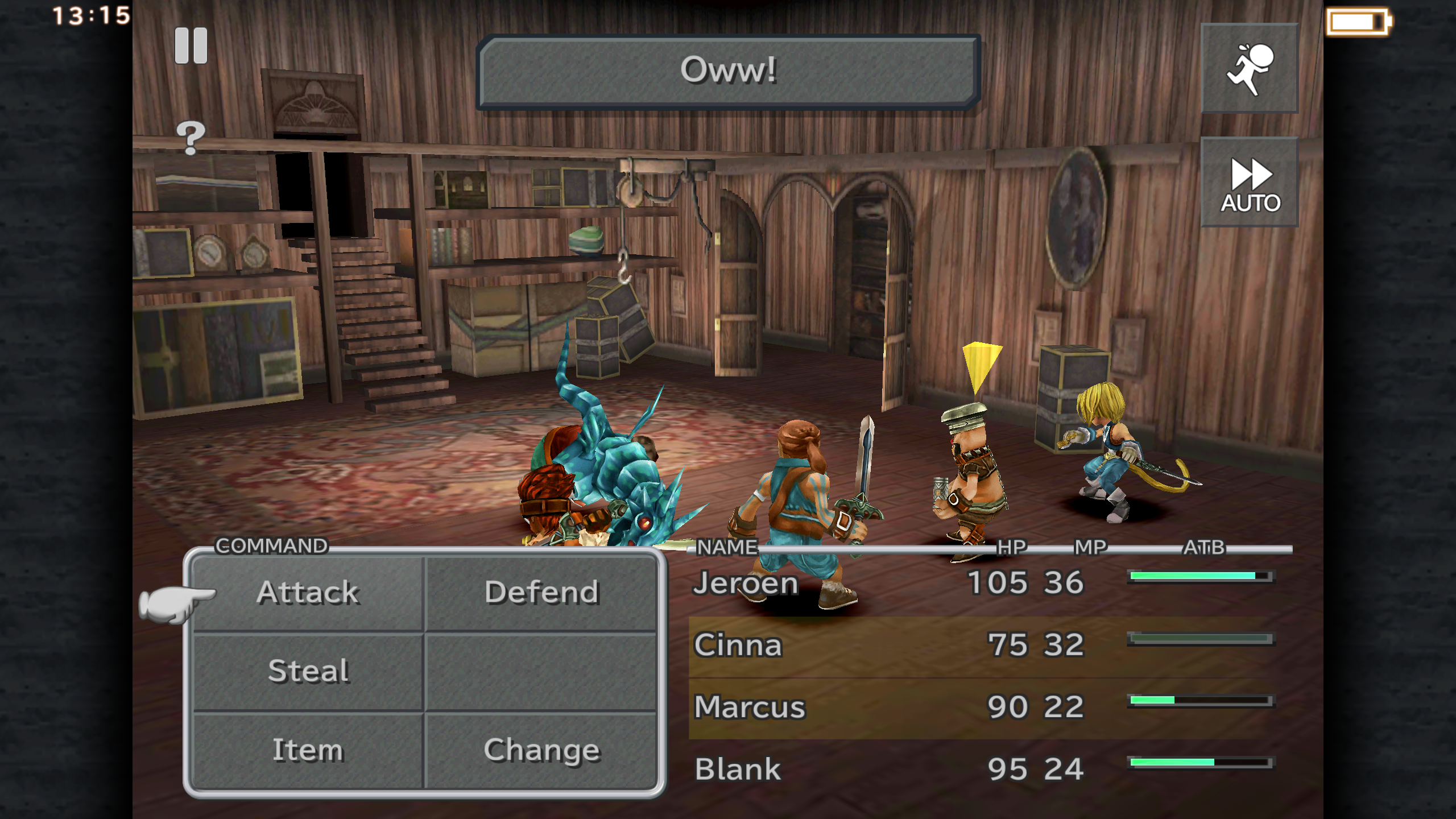Choose the Attack command
Viewport: 1456px width, 819px height.
(x=308, y=593)
